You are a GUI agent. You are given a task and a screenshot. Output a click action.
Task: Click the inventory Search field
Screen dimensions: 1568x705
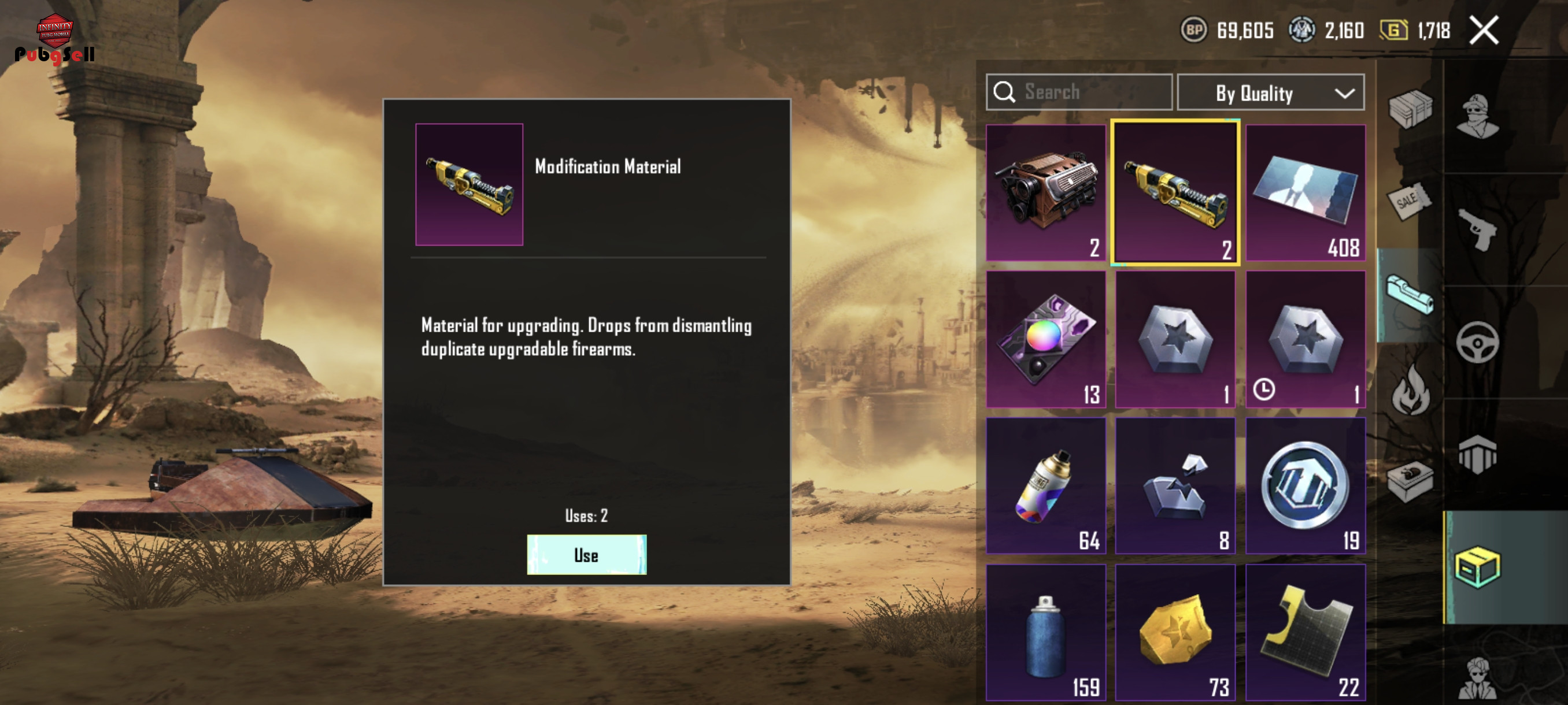pos(1079,92)
